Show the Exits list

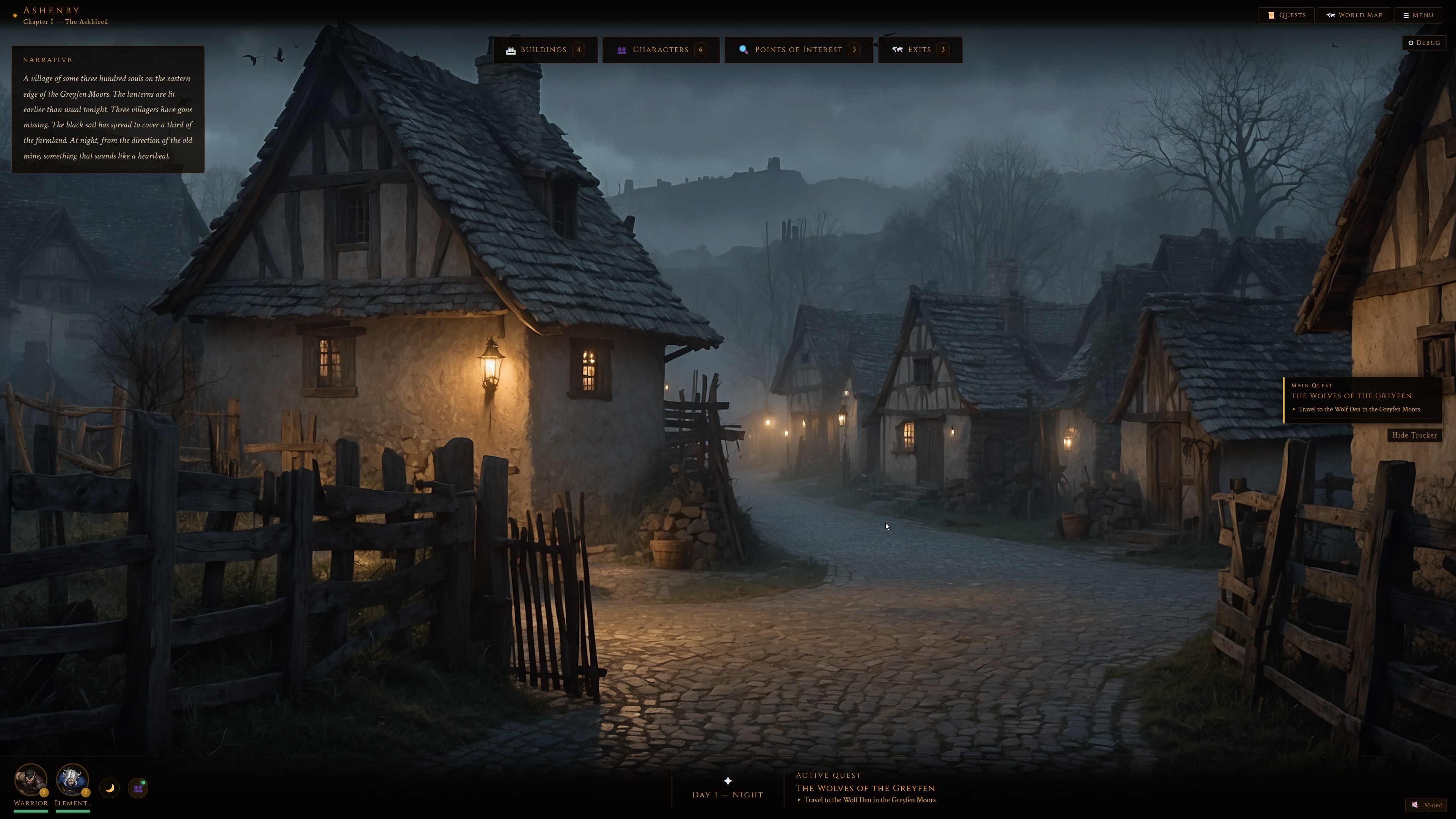click(x=919, y=50)
